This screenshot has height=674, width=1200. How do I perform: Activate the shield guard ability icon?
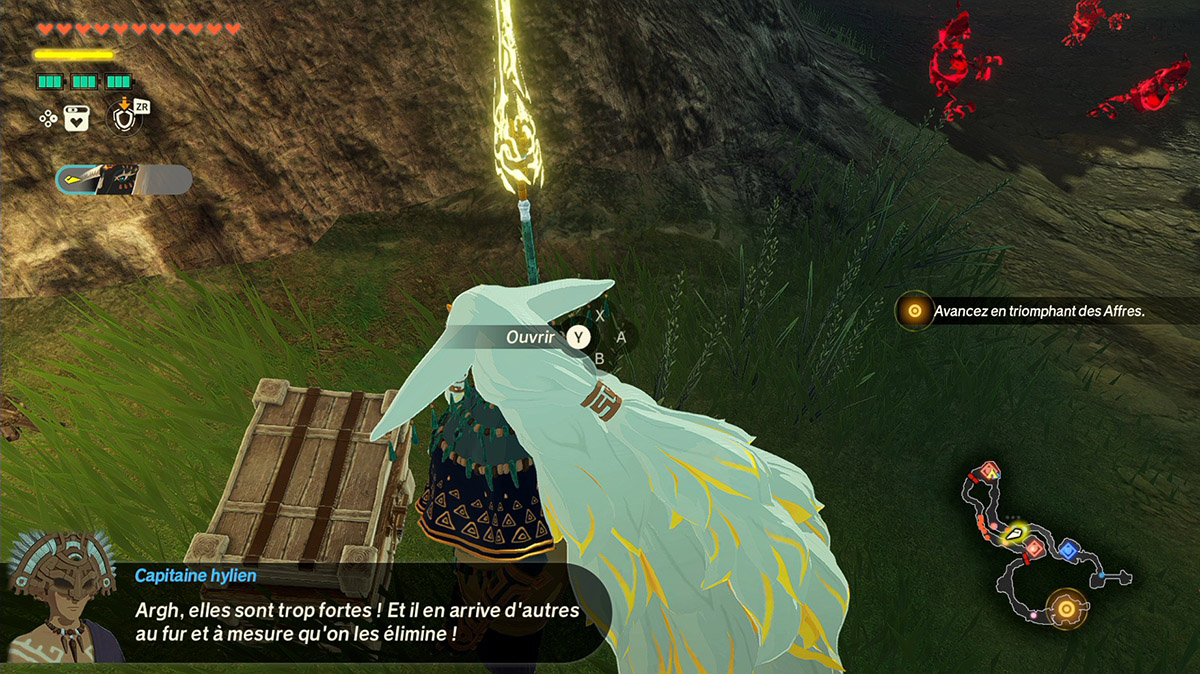123,117
